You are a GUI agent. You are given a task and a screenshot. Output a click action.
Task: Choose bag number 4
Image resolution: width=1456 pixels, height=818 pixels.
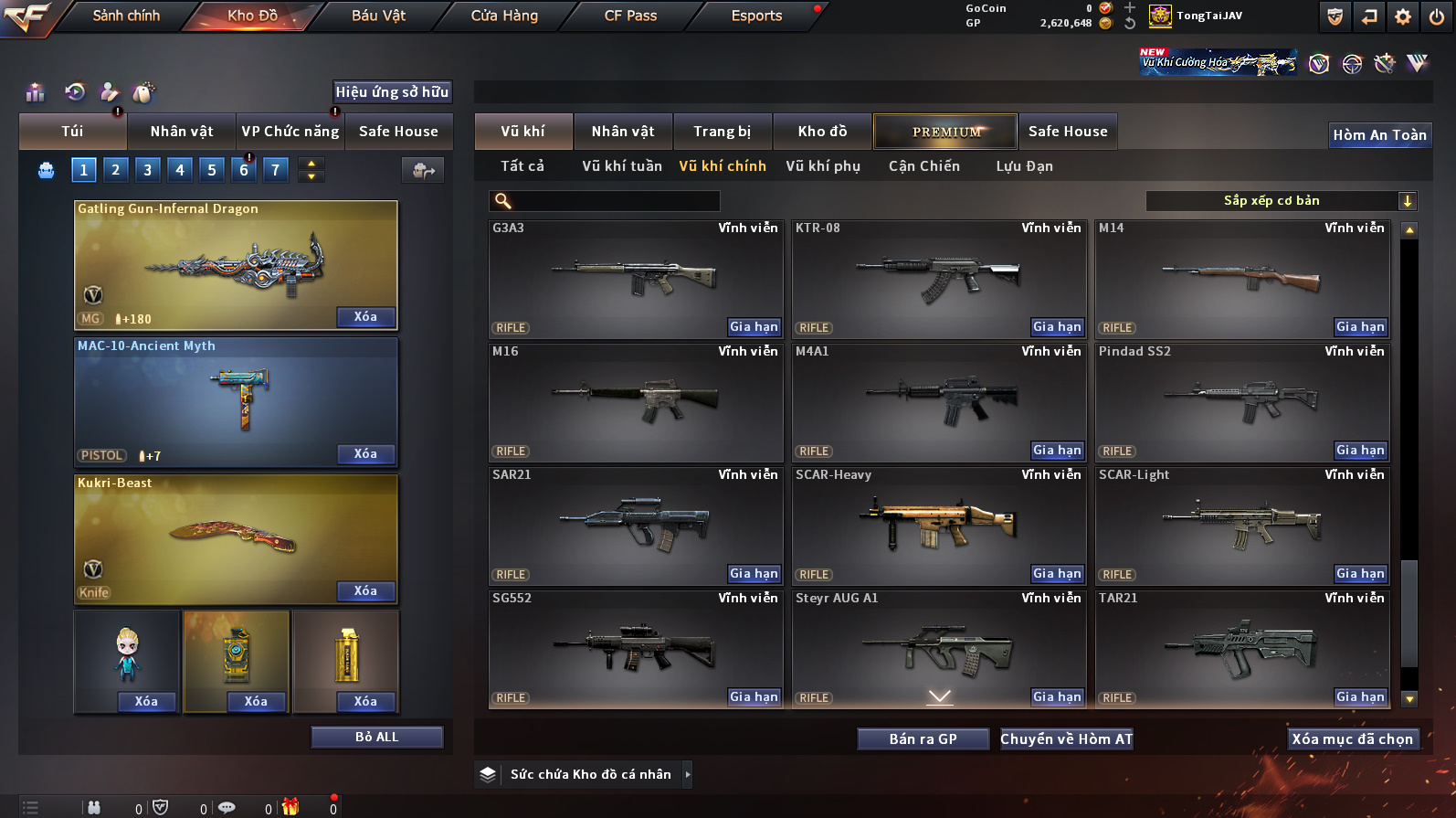180,170
